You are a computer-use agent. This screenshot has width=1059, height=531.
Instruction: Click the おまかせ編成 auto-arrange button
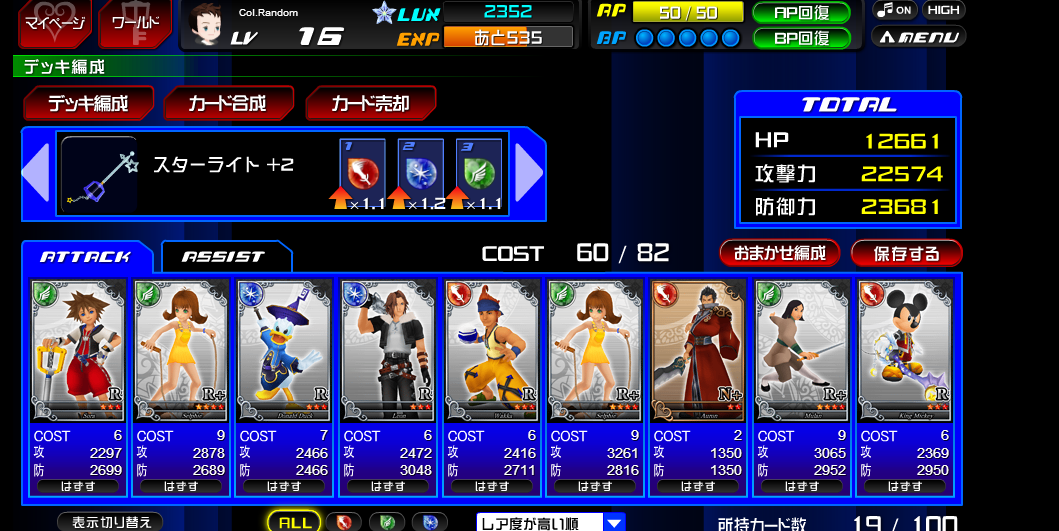tap(780, 253)
